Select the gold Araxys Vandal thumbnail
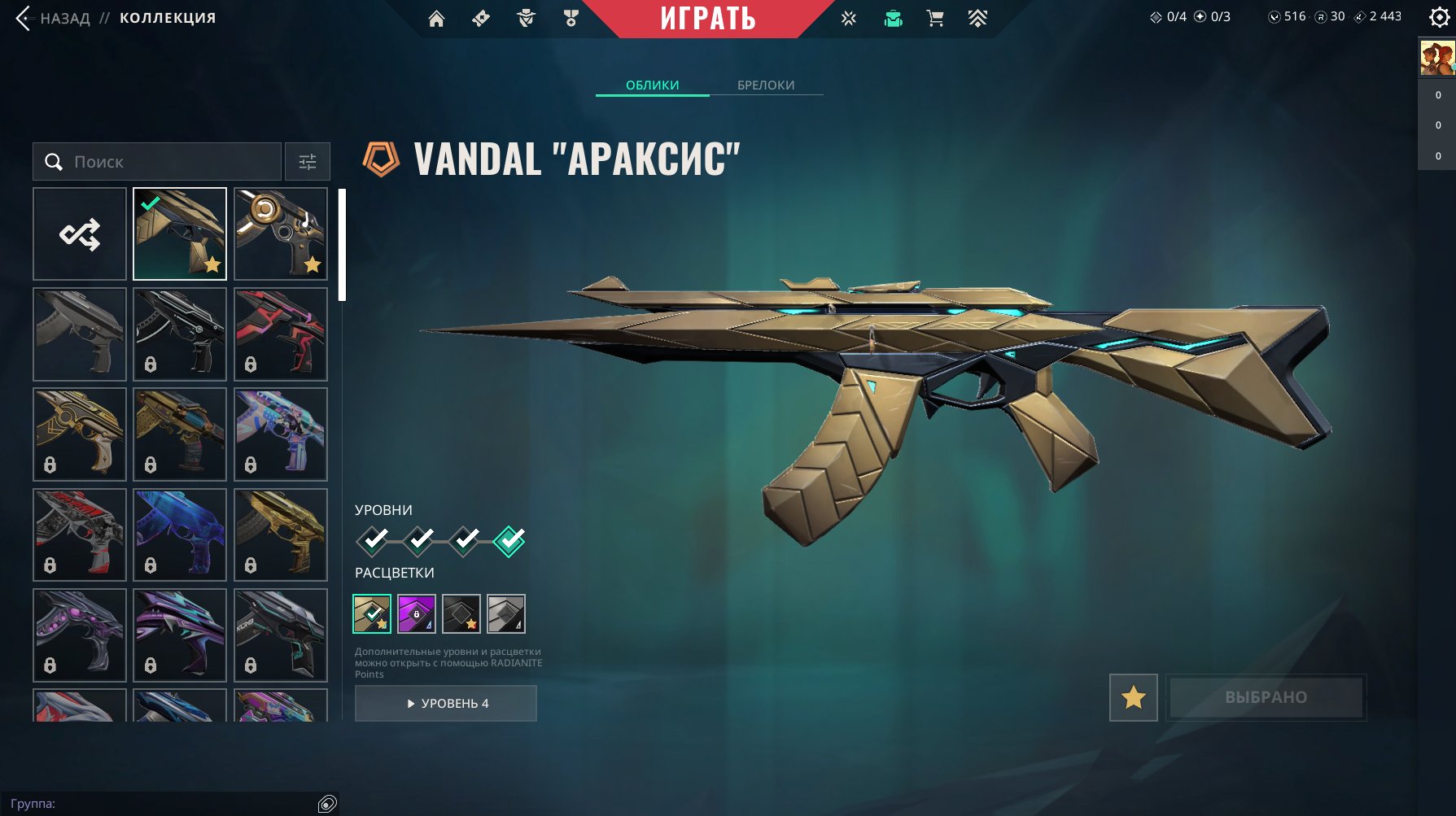The width and height of the screenshot is (1456, 816). 180,234
